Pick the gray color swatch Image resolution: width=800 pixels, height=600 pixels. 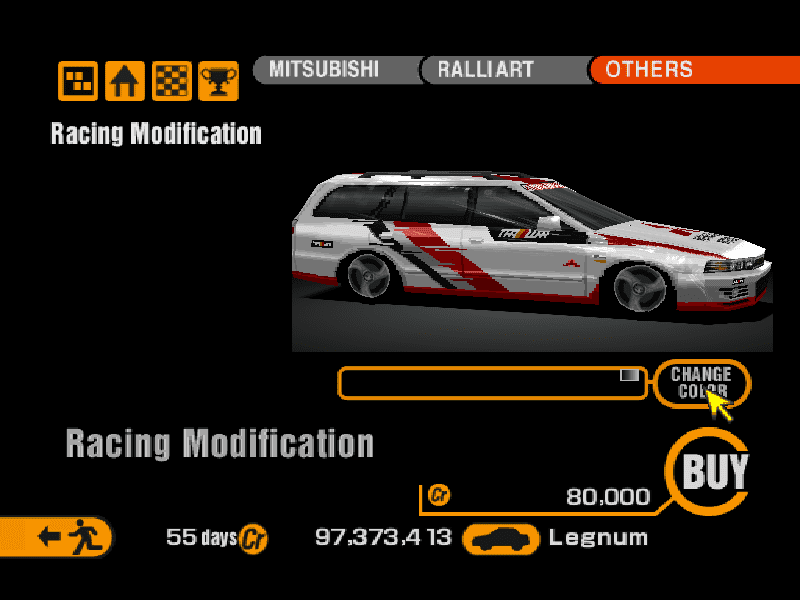coord(629,375)
